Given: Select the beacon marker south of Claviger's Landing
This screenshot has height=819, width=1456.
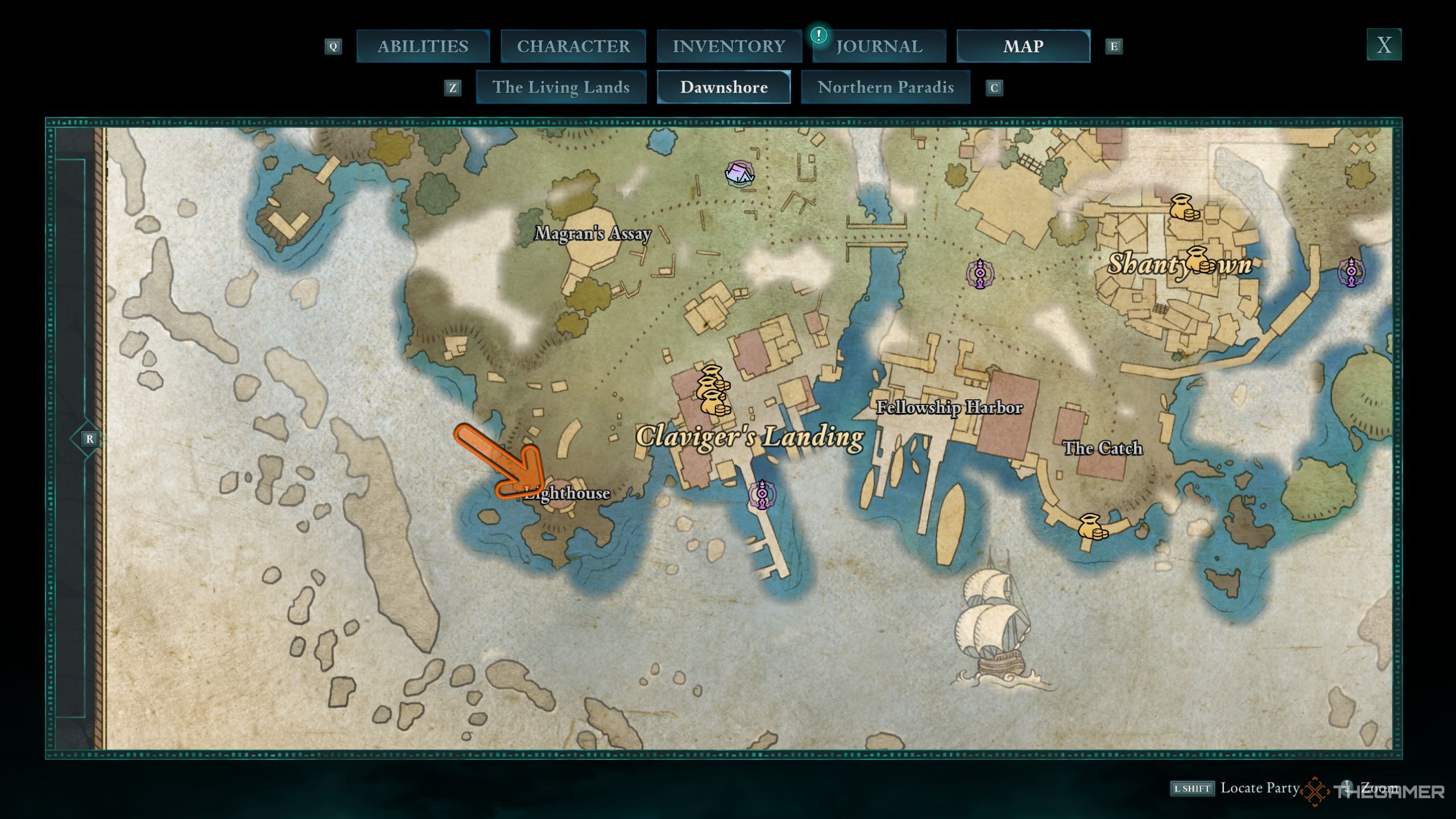Looking at the screenshot, I should (762, 495).
